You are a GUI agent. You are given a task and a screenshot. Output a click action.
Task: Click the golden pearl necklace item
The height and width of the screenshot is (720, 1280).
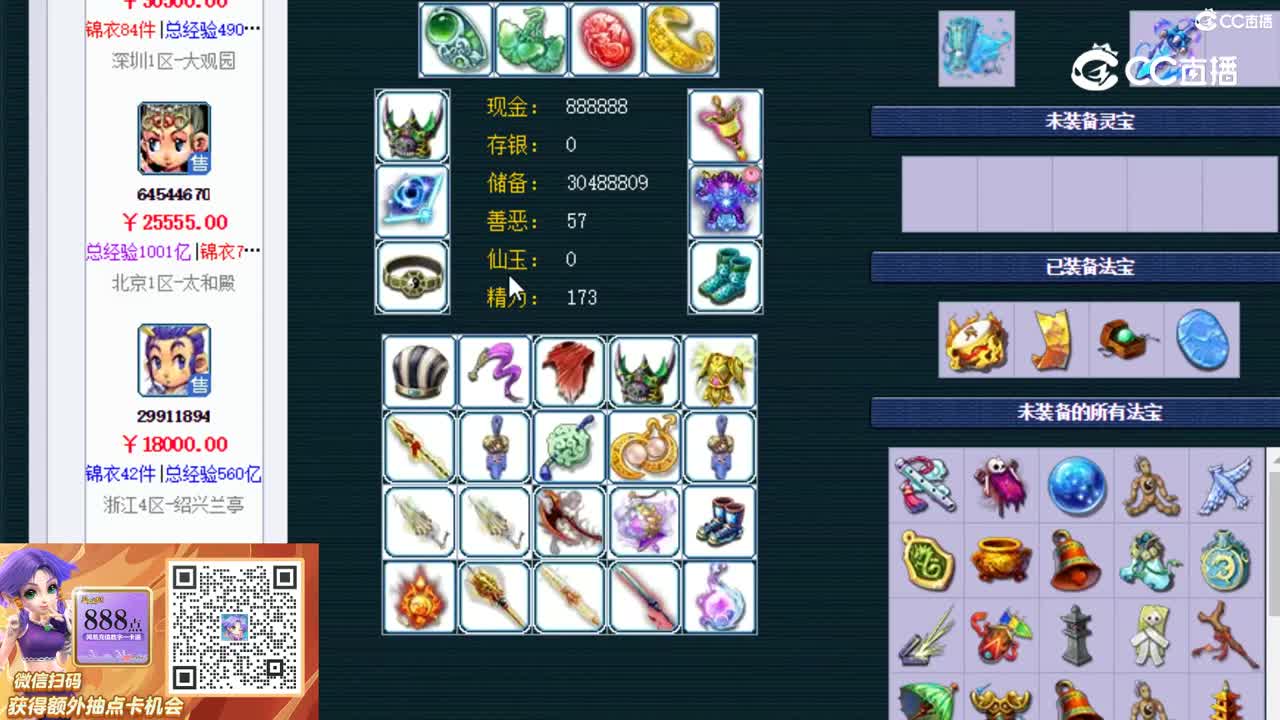[643, 448]
